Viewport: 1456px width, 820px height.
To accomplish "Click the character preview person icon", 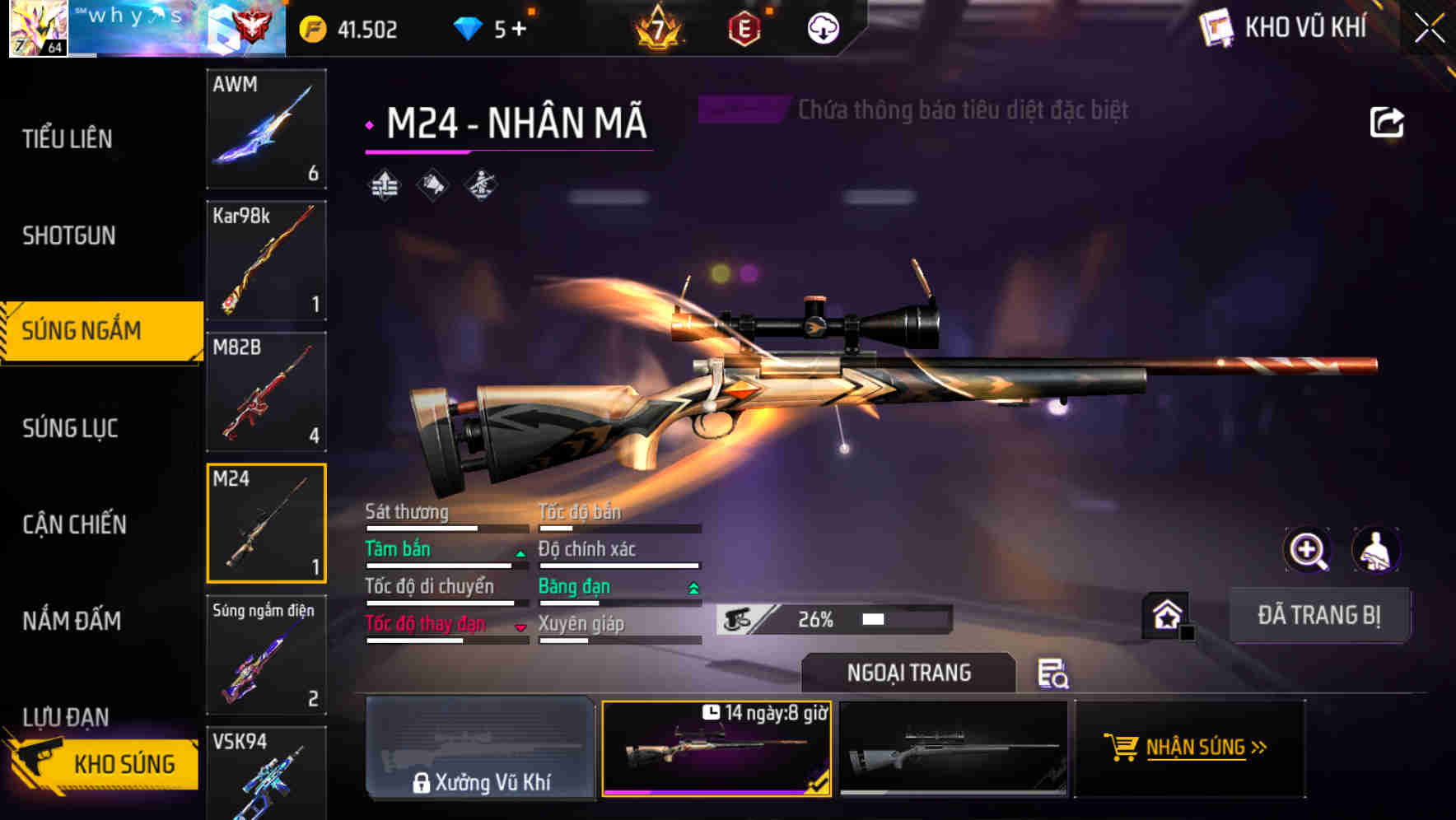I will 1377,550.
